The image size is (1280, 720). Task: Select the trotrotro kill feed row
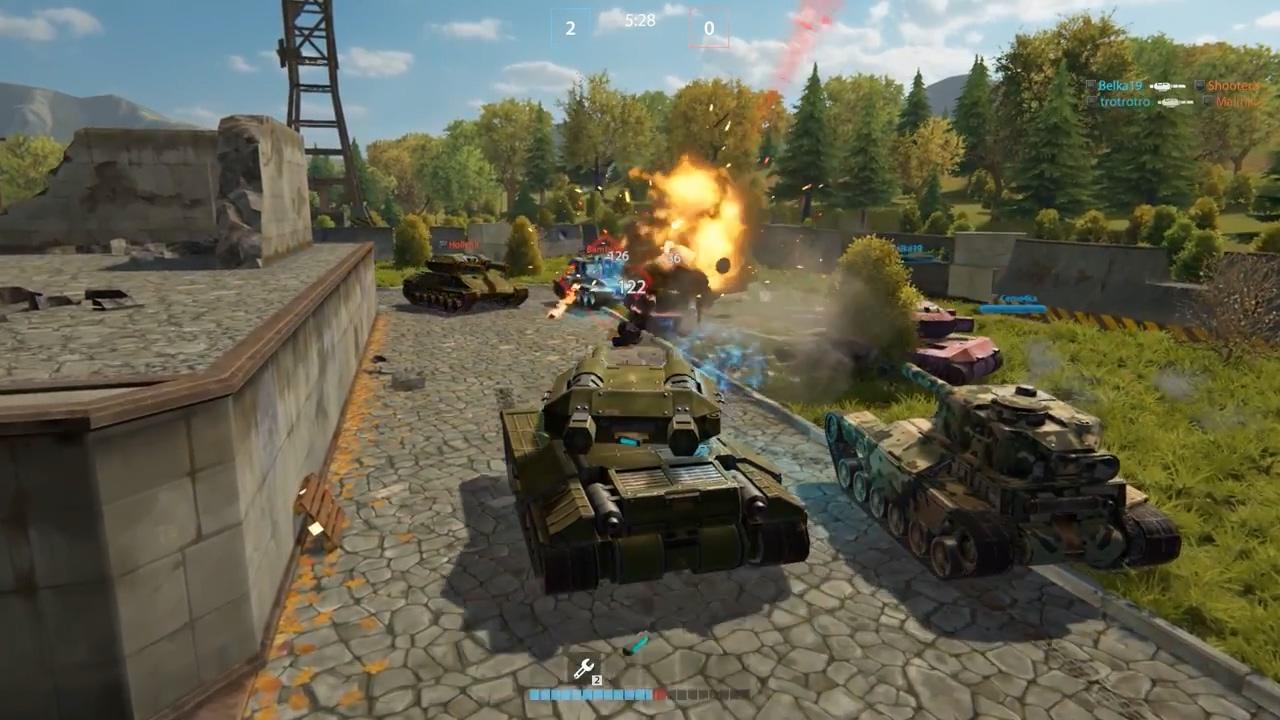click(x=1159, y=102)
